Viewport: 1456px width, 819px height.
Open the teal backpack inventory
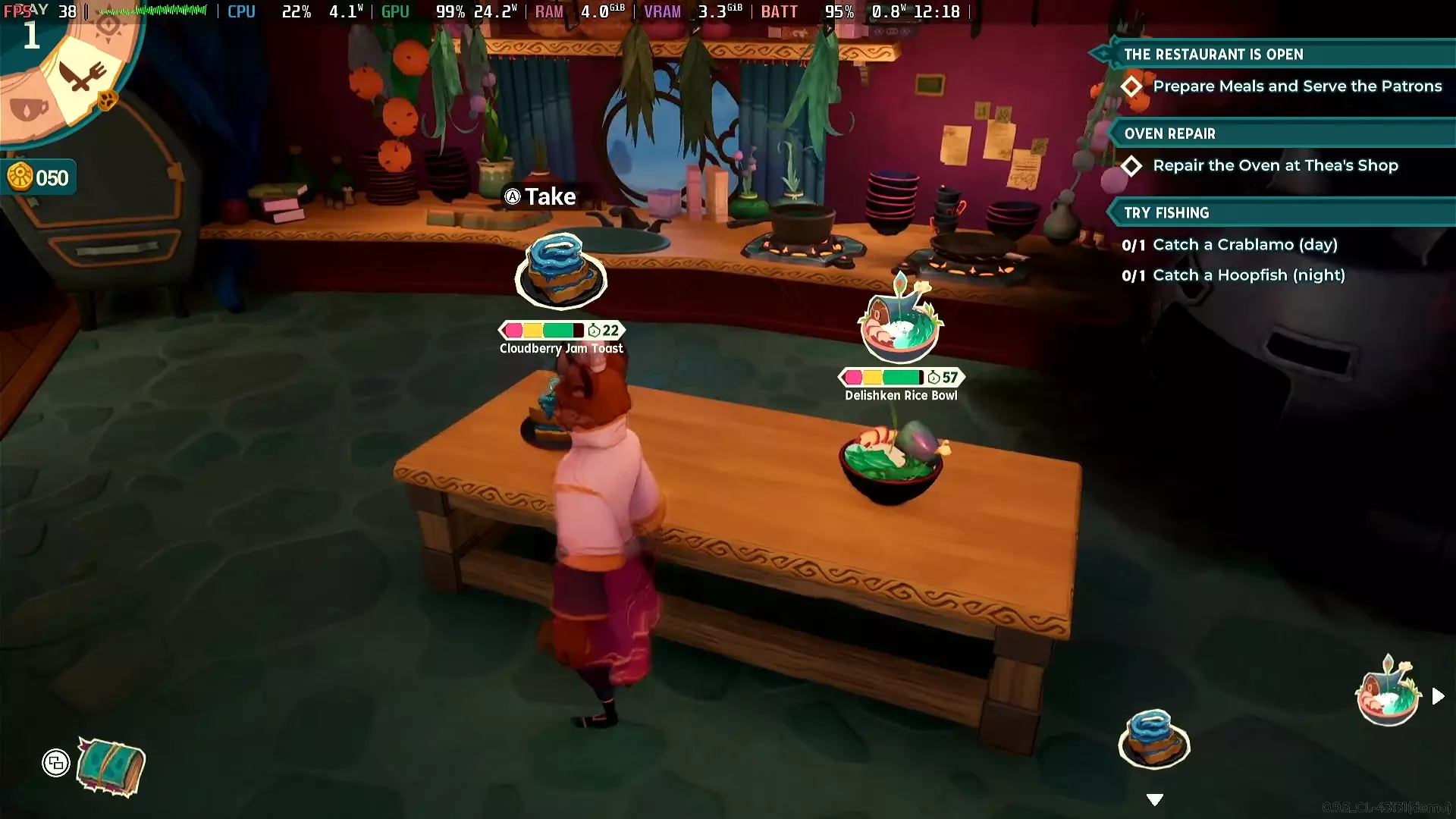coord(111,767)
